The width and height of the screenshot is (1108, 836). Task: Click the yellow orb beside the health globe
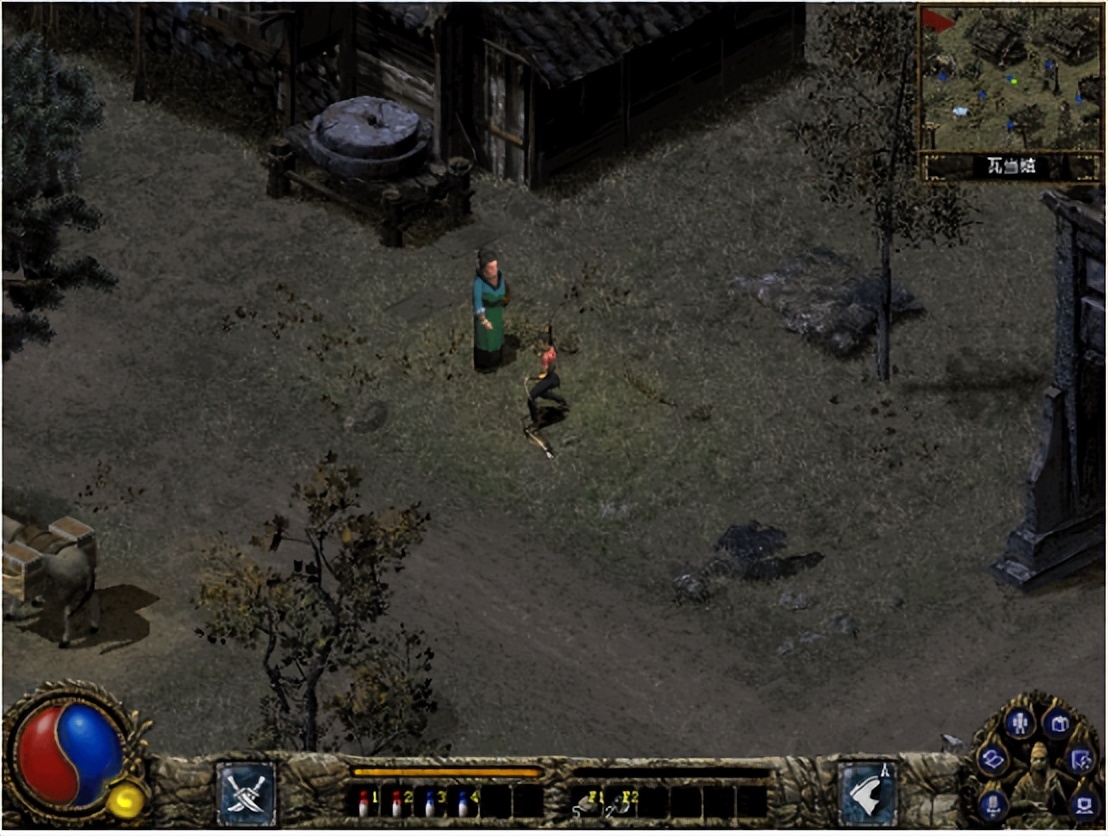[125, 801]
